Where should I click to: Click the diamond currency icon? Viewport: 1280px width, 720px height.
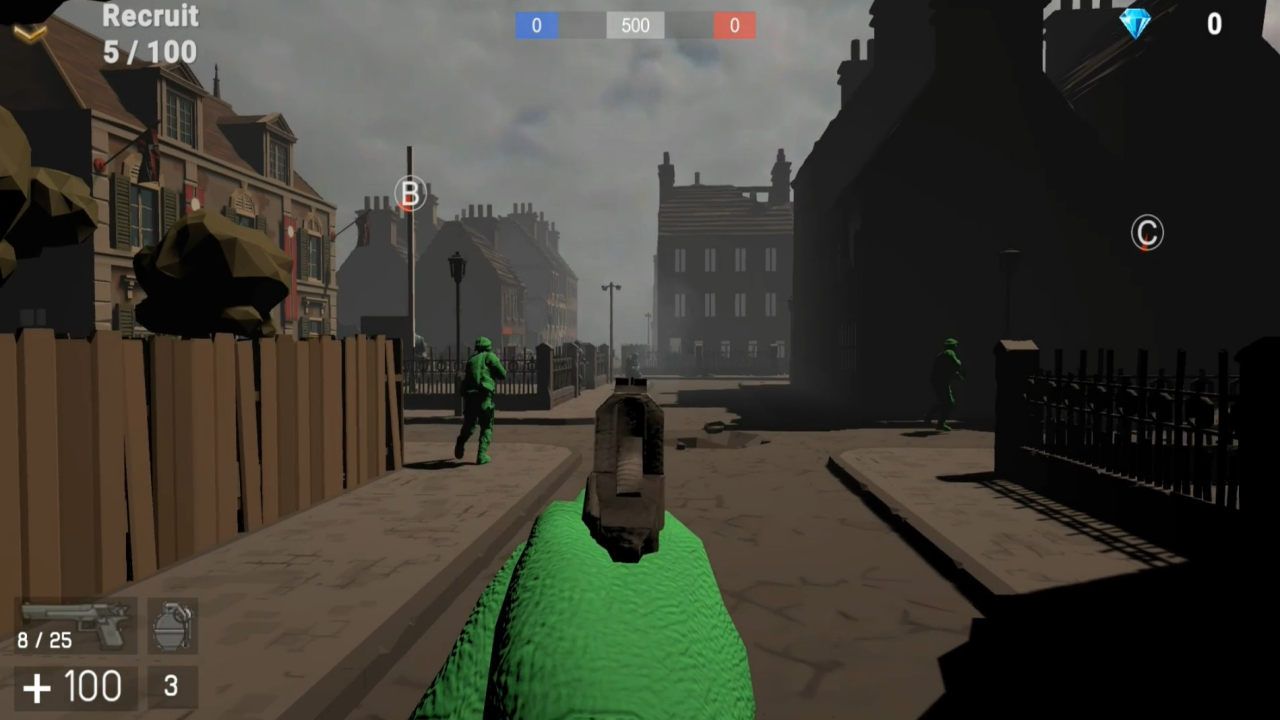[x=1137, y=24]
